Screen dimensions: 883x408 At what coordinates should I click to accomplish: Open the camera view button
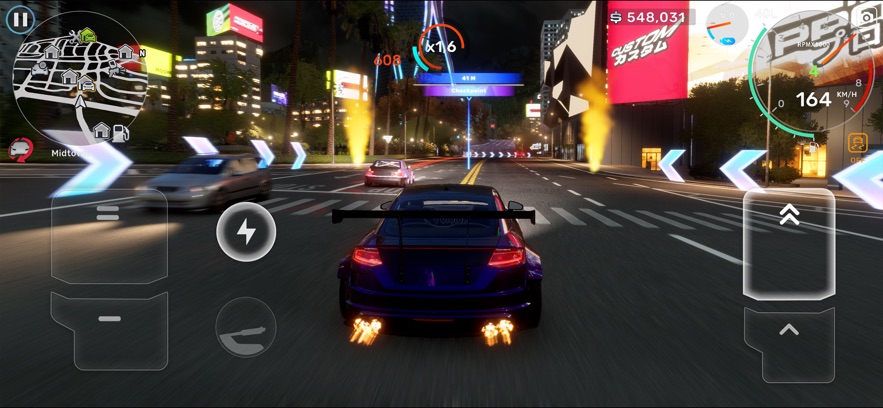pyautogui.click(x=866, y=18)
